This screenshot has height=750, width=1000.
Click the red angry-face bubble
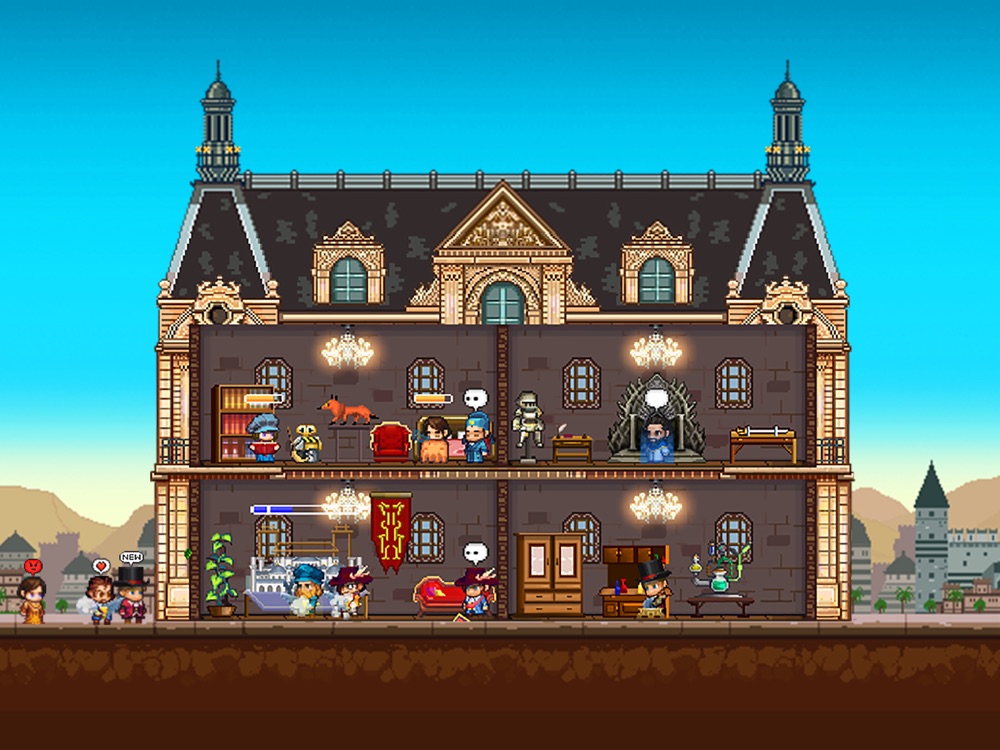pyautogui.click(x=33, y=566)
